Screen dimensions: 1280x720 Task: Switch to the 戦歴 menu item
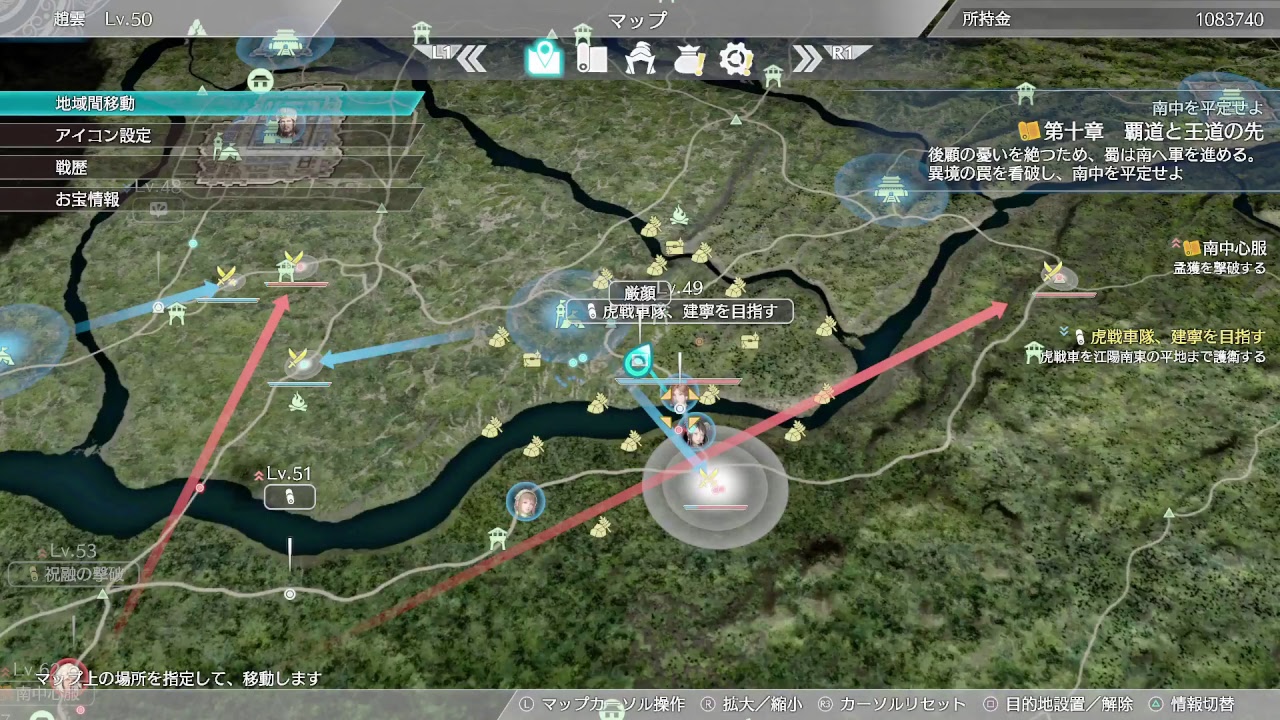pyautogui.click(x=70, y=167)
